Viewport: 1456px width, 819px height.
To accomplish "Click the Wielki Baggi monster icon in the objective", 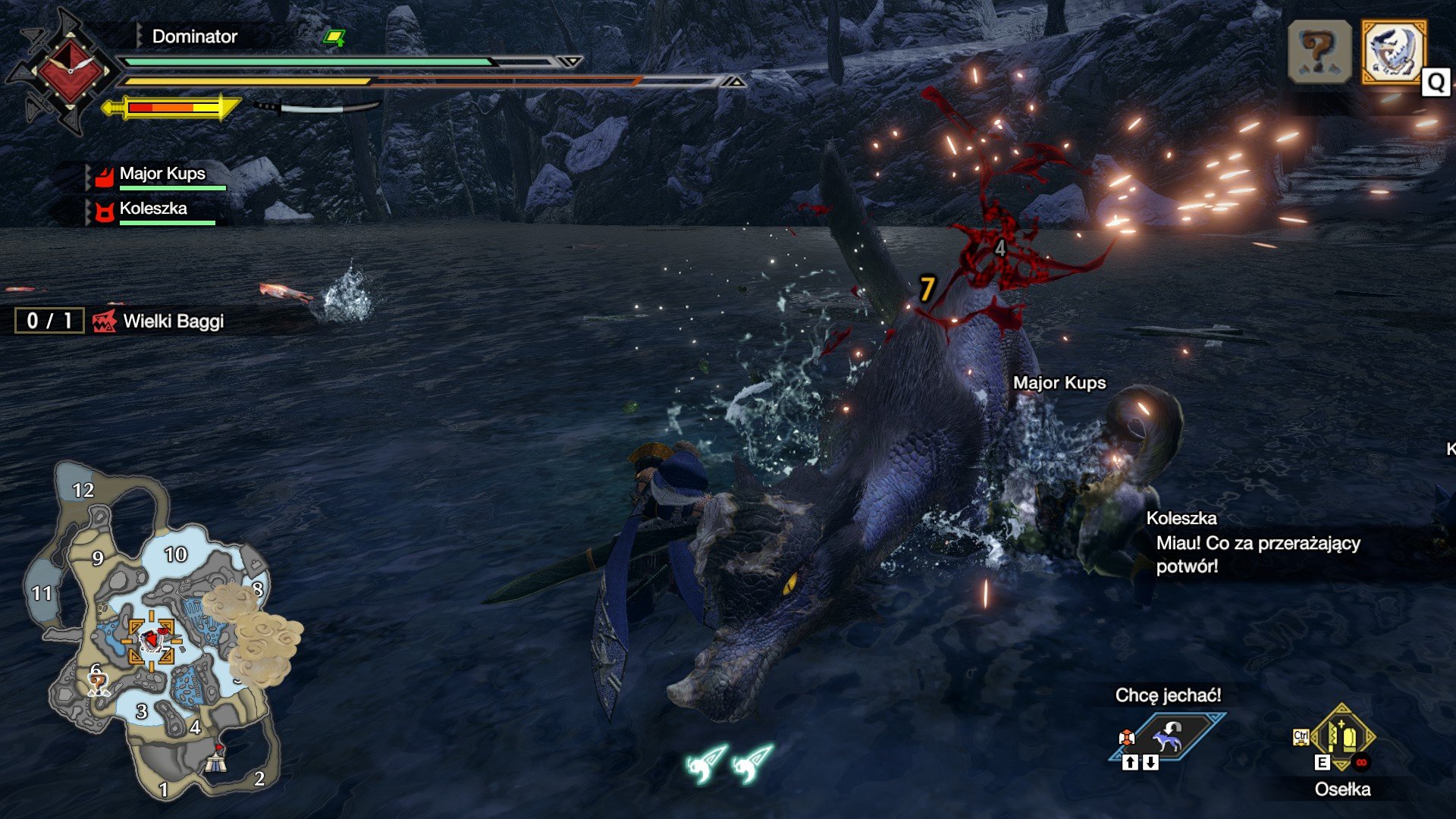I will point(105,321).
